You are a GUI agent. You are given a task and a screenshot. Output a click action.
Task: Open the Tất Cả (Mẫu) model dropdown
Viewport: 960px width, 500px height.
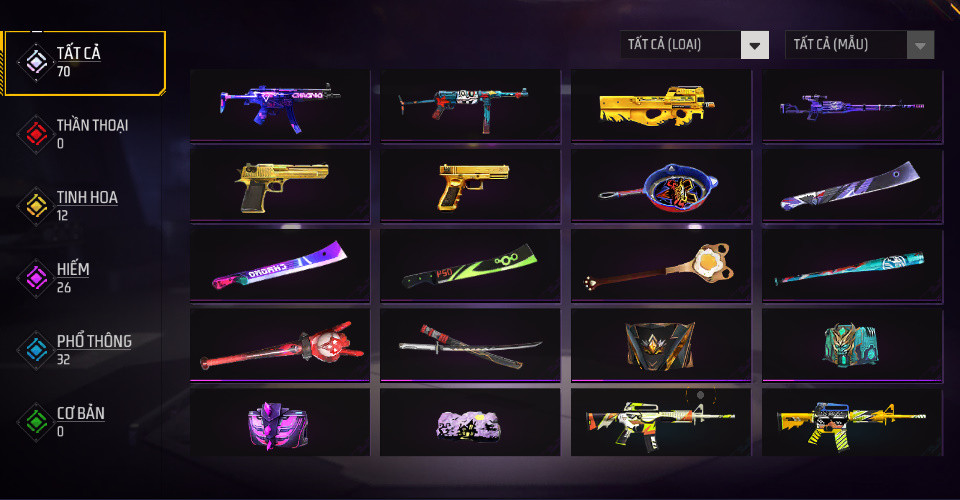[860, 44]
